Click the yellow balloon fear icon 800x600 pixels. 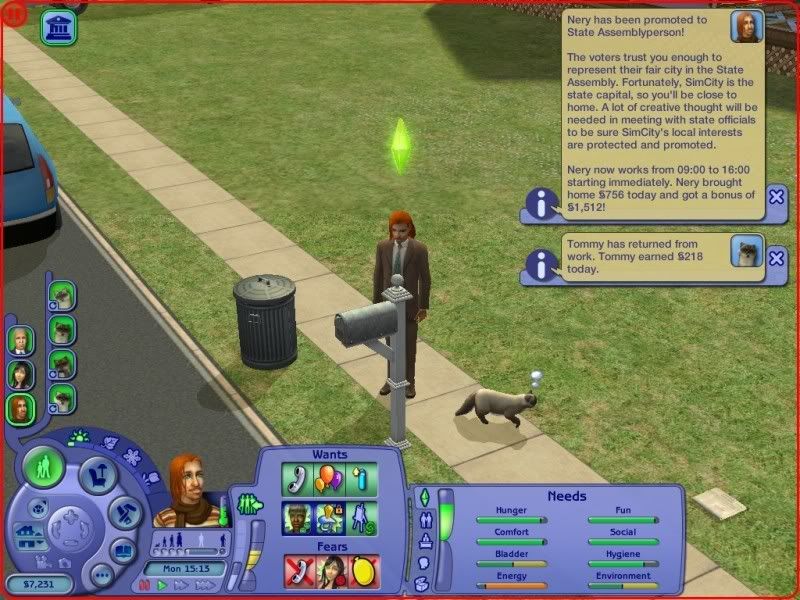tap(363, 570)
